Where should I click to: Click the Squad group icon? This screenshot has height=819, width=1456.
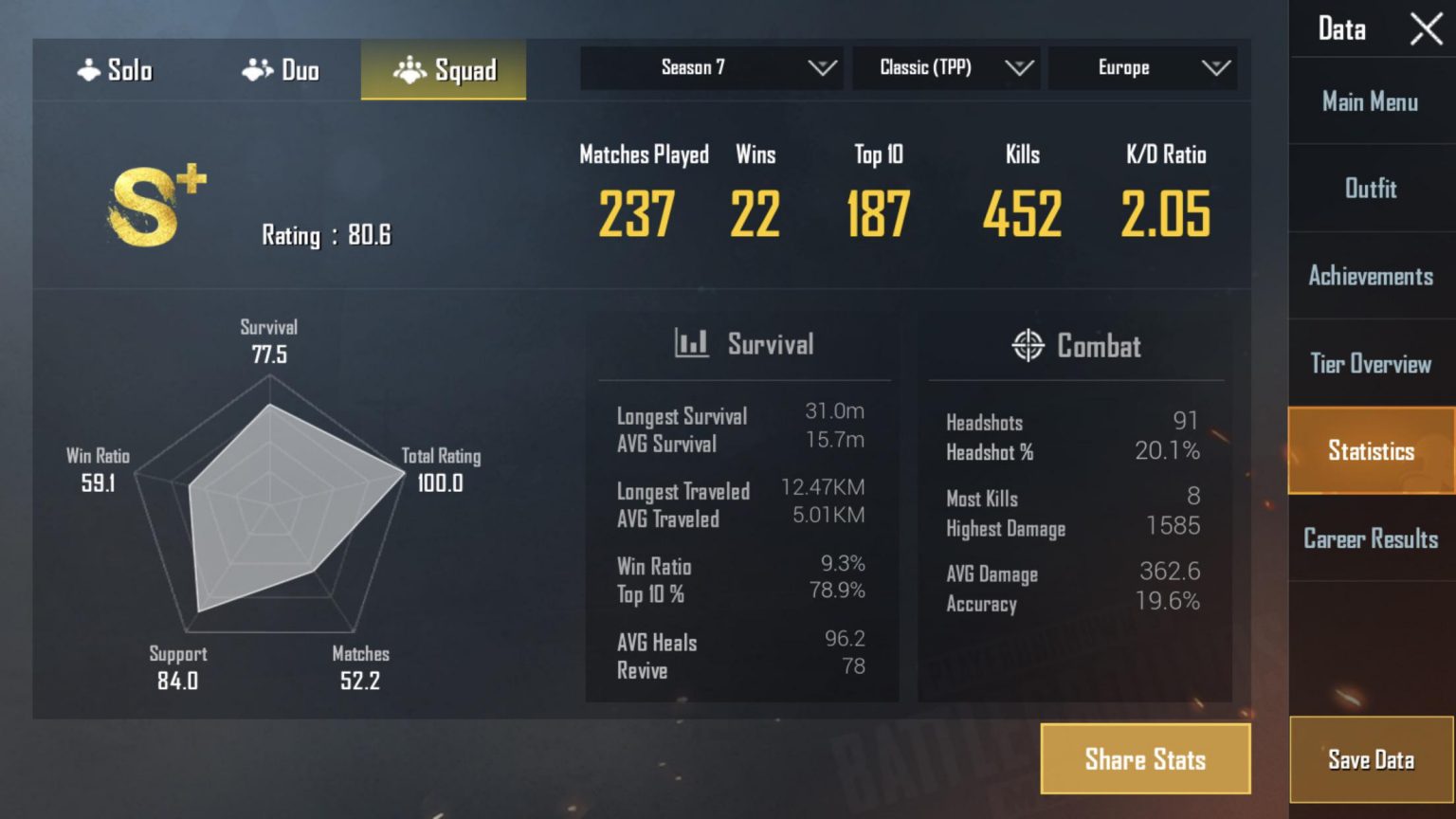coord(411,69)
